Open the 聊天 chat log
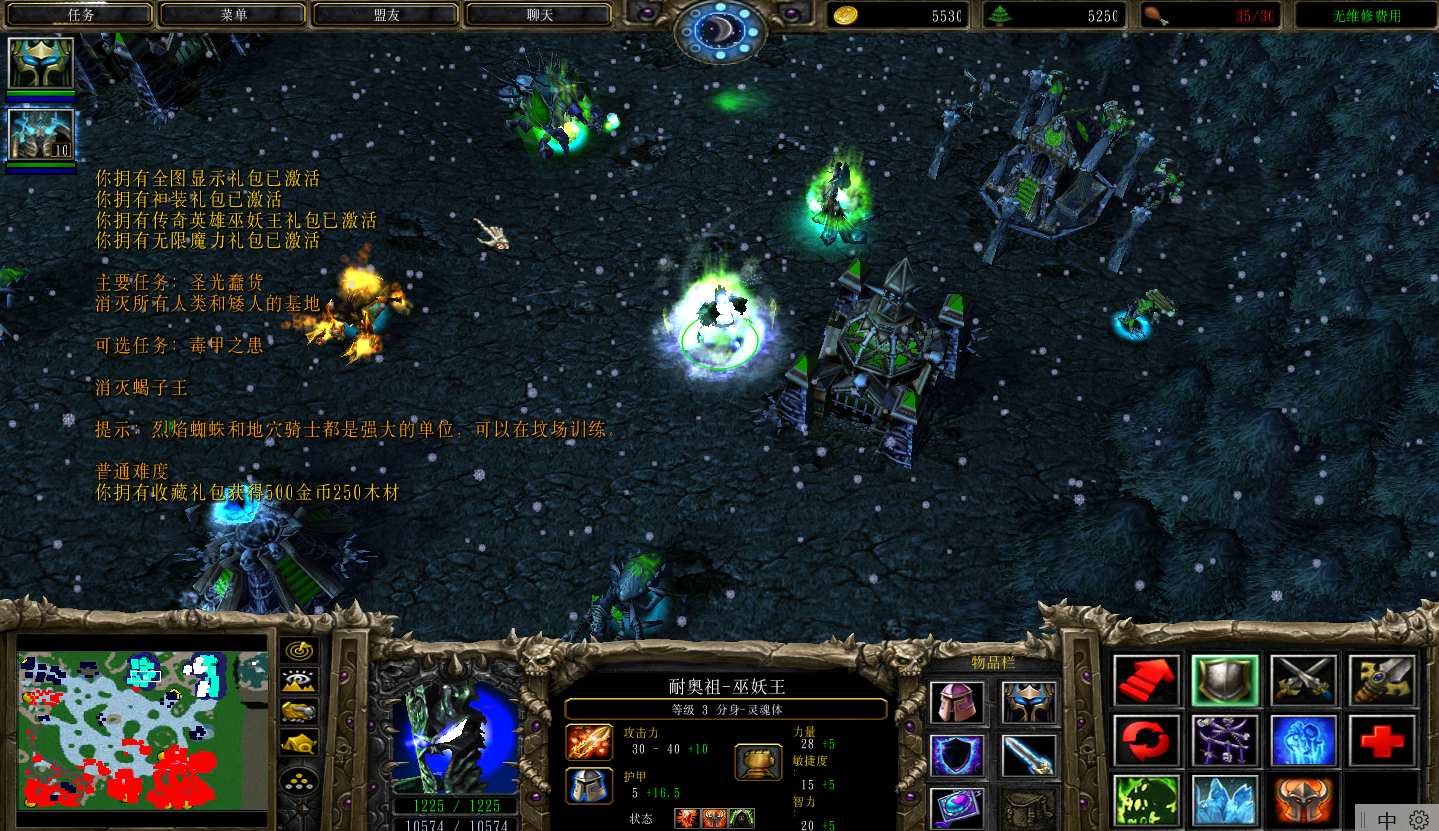The image size is (1439, 831). coord(539,15)
